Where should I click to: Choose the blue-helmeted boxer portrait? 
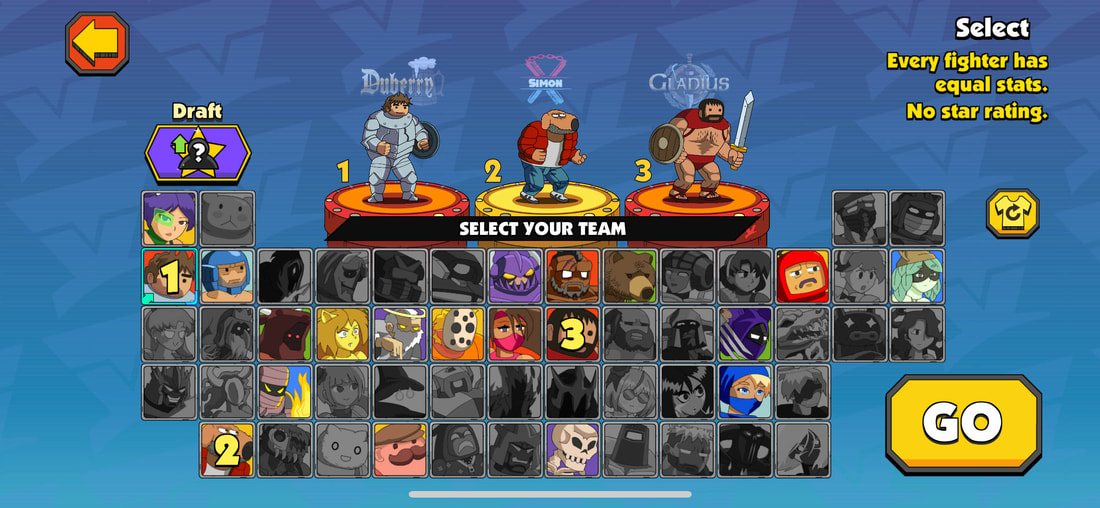click(227, 276)
